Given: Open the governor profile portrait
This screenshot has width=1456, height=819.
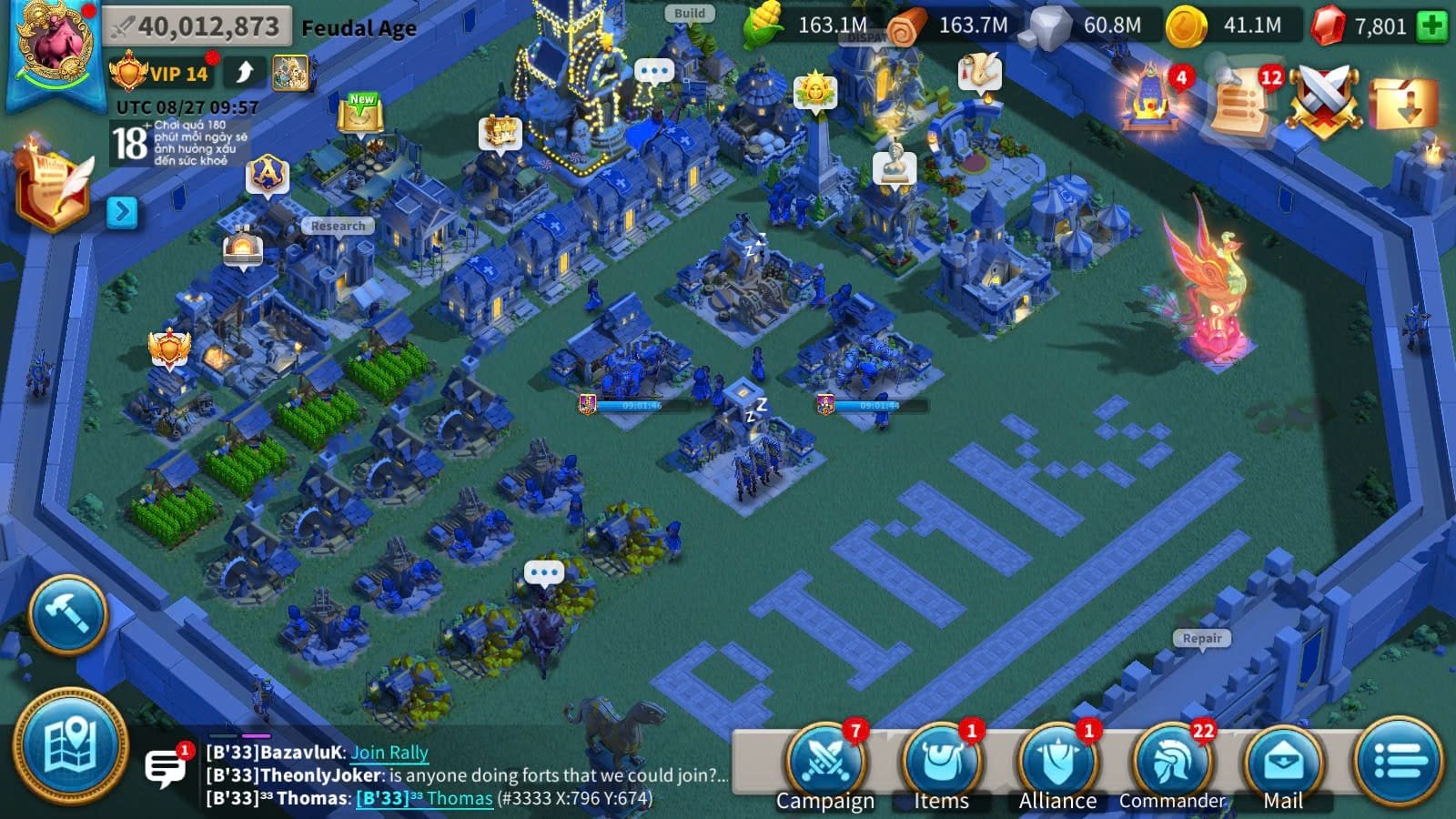Looking at the screenshot, I should (x=53, y=44).
